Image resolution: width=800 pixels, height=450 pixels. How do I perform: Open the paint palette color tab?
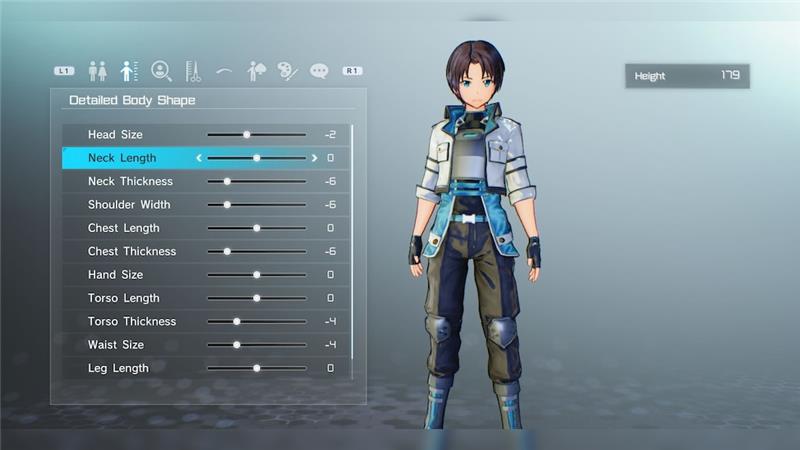click(288, 71)
